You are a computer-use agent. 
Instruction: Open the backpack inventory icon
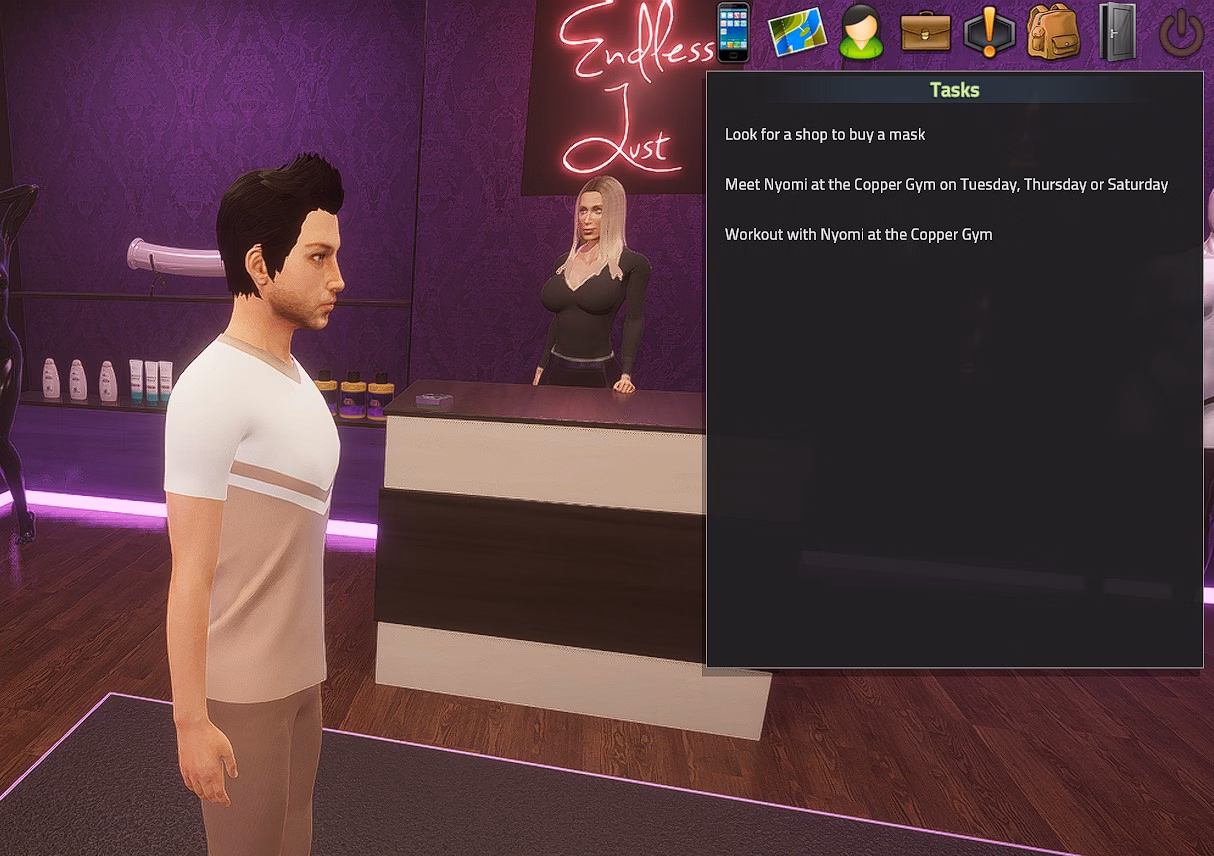(1052, 33)
